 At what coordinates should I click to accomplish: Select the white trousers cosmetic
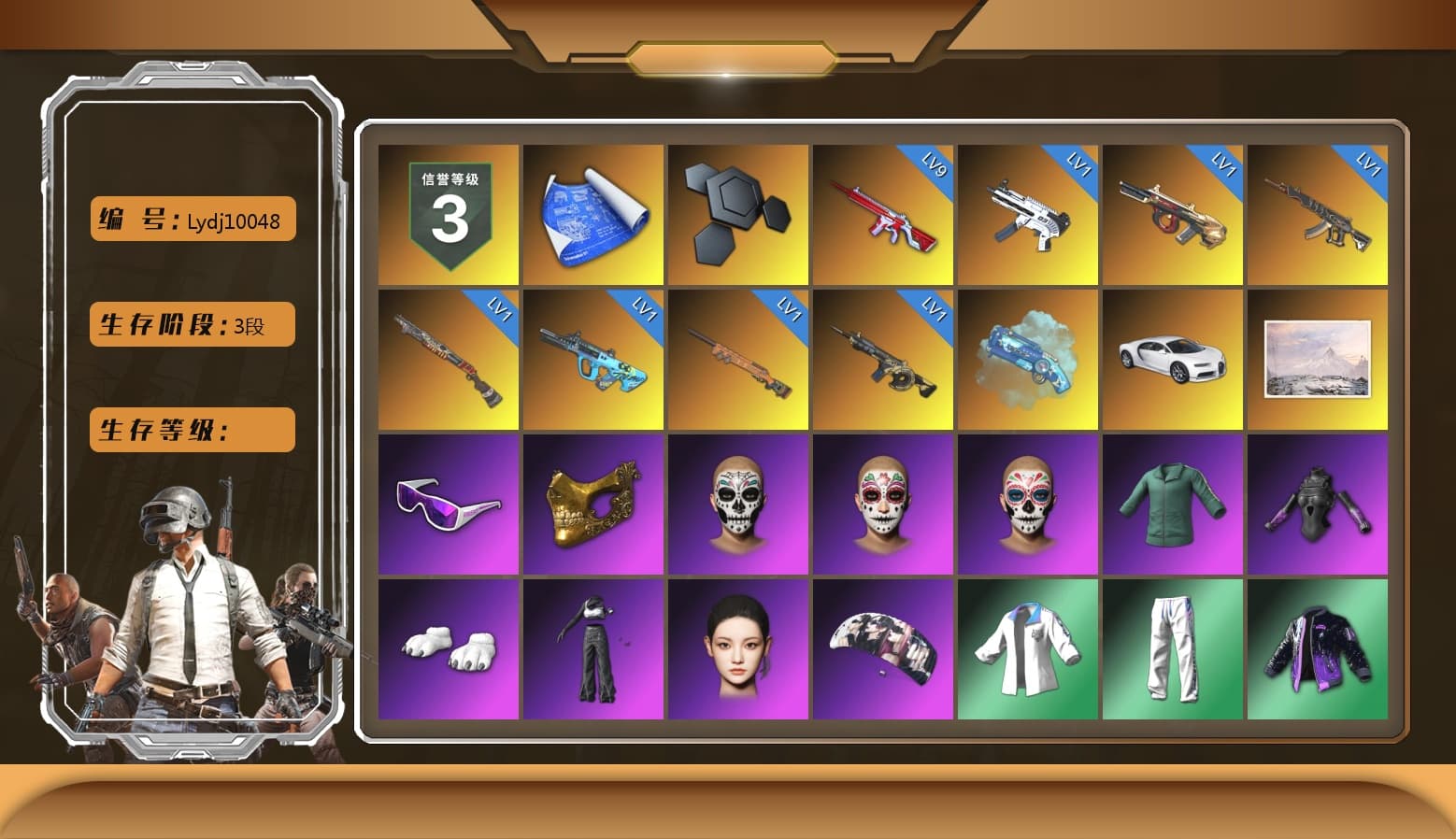[1174, 647]
